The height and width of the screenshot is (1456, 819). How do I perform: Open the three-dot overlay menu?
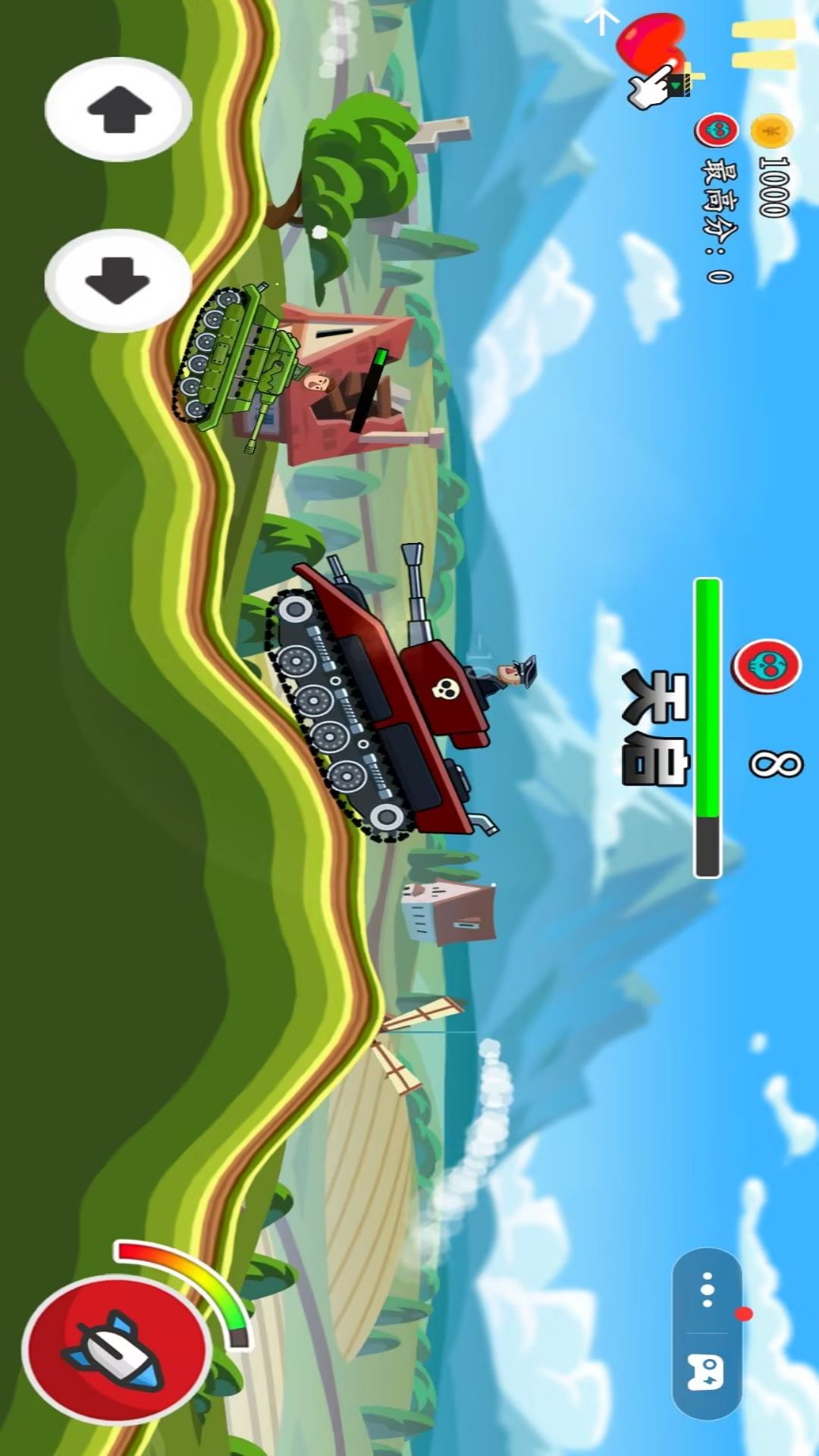(707, 1289)
